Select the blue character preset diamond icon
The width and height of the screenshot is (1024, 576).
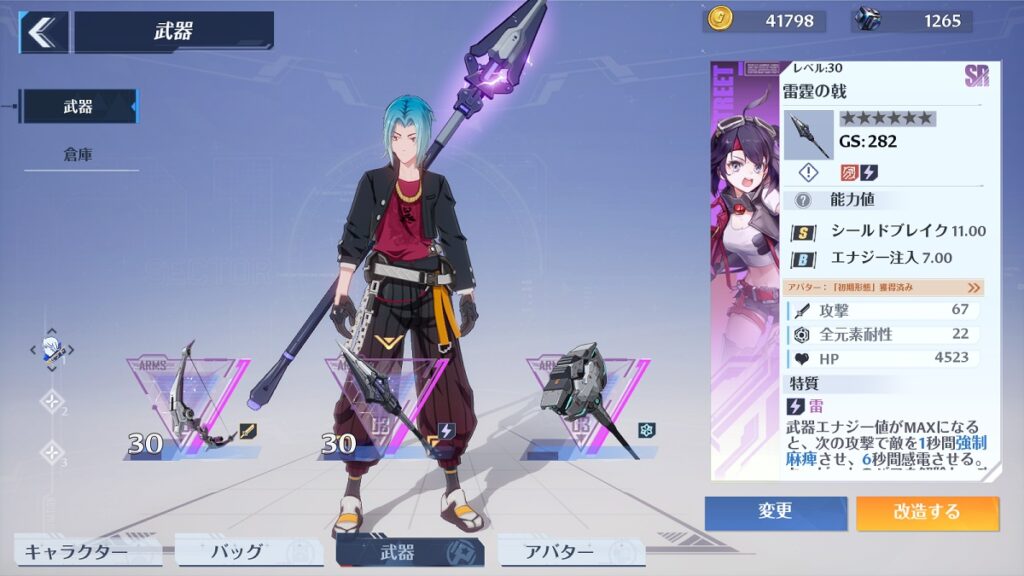pyautogui.click(x=52, y=349)
